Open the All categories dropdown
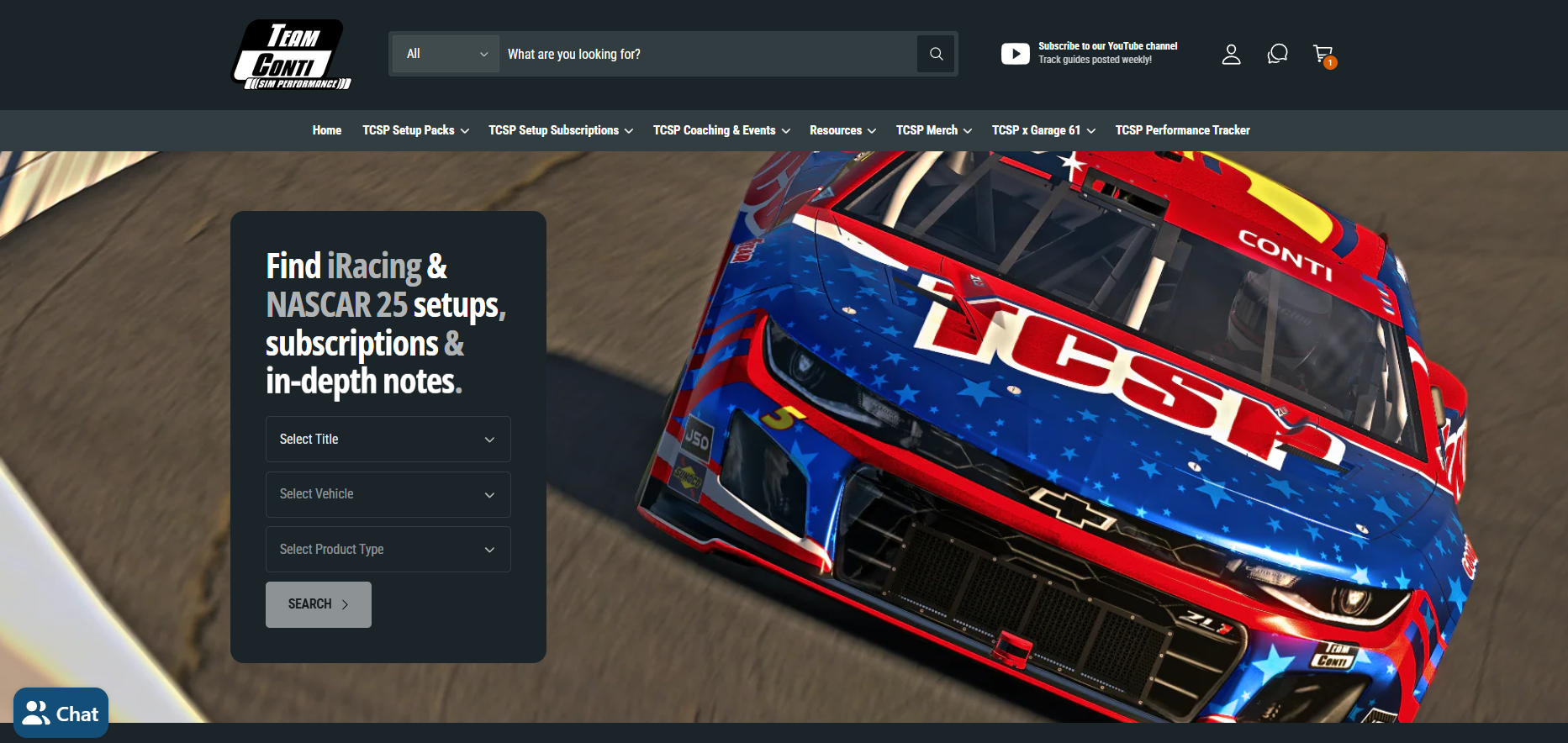 click(x=446, y=54)
